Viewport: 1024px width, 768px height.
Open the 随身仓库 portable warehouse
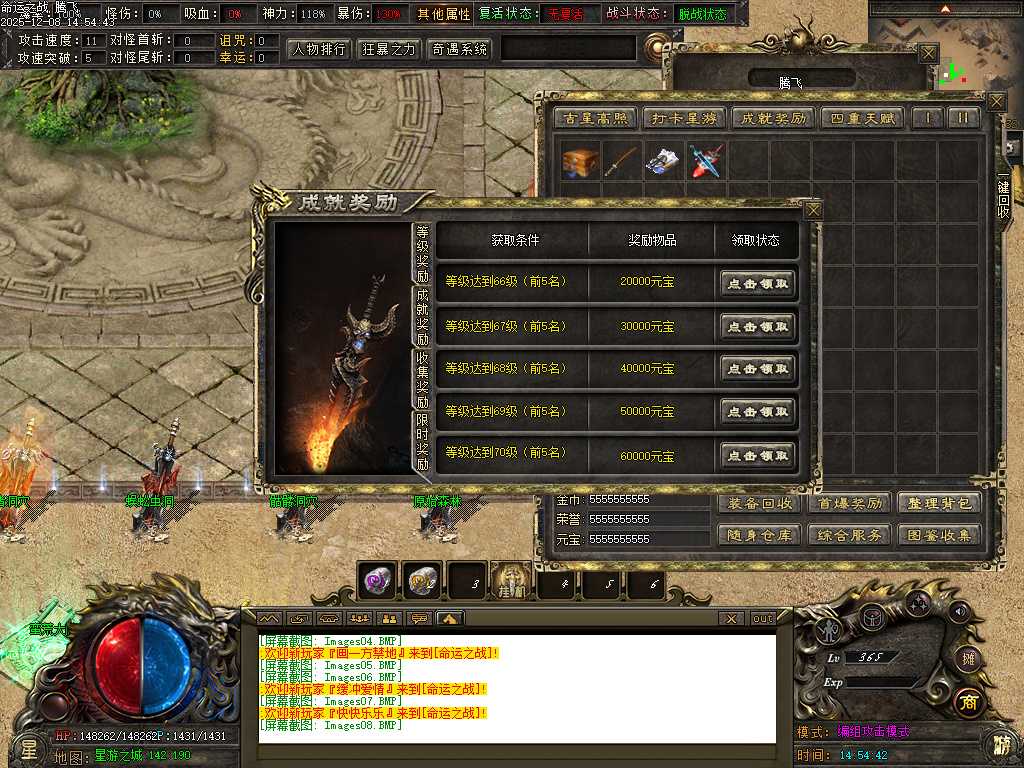760,535
